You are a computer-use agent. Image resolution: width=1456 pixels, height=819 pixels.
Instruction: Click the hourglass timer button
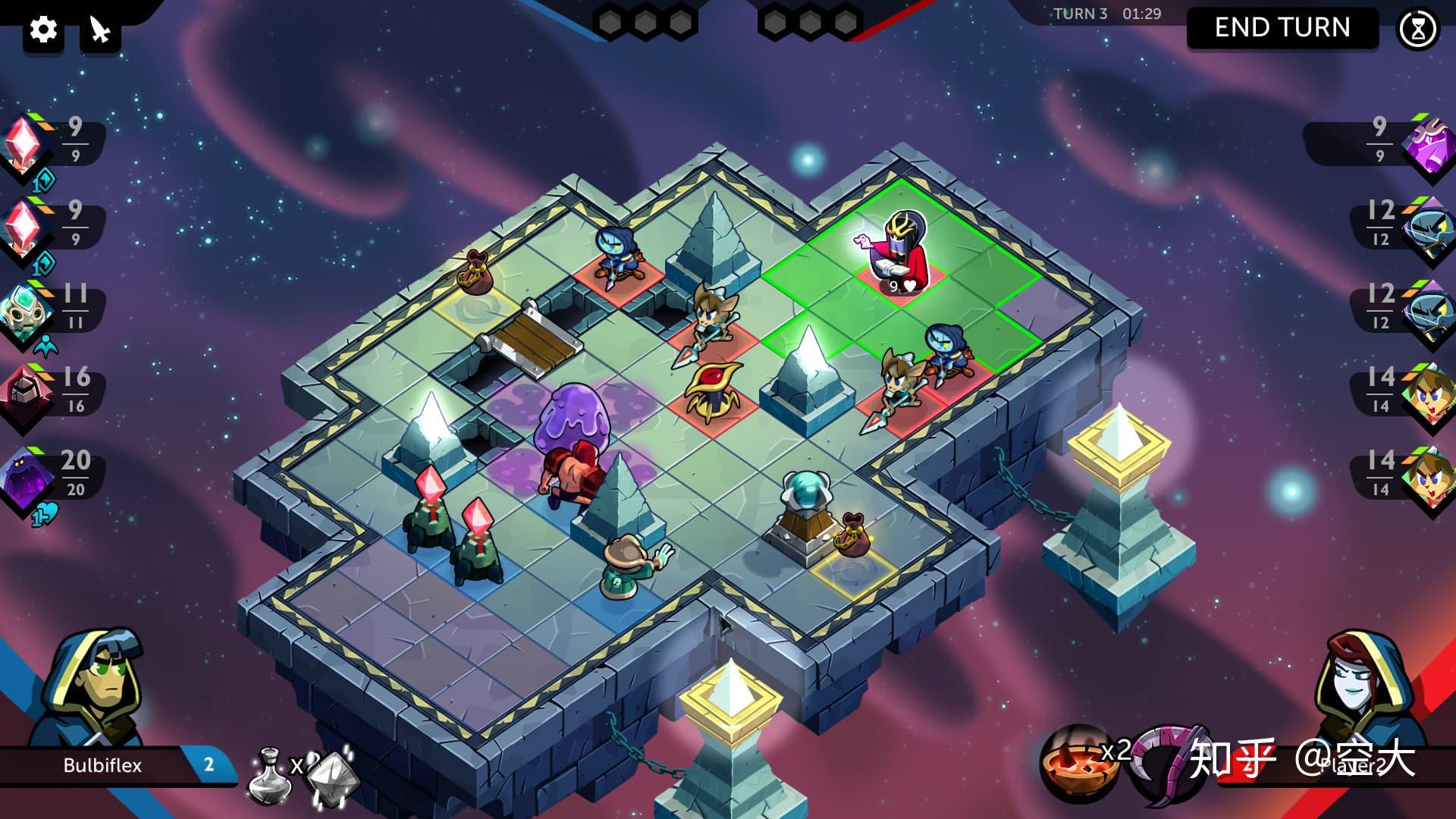pyautogui.click(x=1417, y=30)
